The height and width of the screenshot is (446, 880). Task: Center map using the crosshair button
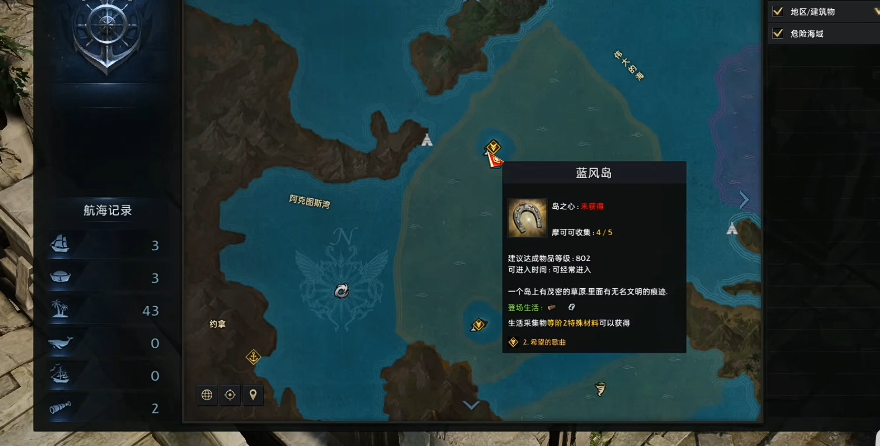tap(230, 394)
